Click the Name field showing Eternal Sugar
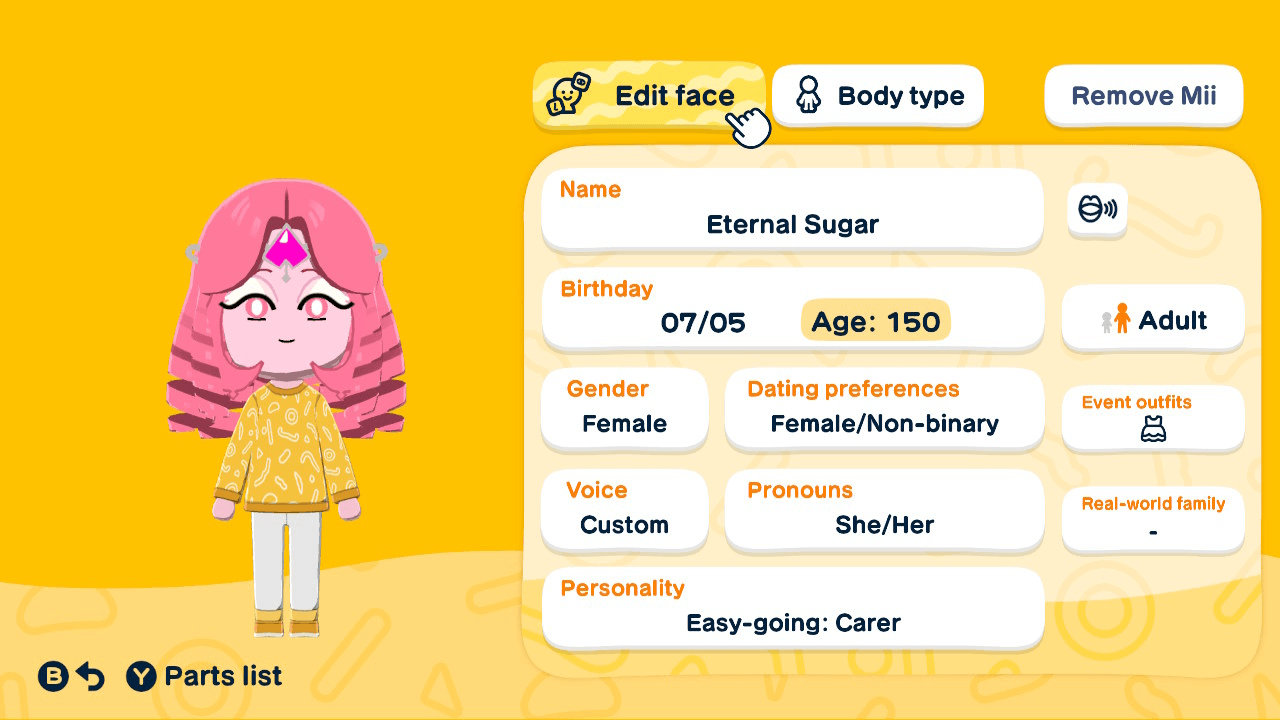Image resolution: width=1280 pixels, height=720 pixels. coord(792,209)
